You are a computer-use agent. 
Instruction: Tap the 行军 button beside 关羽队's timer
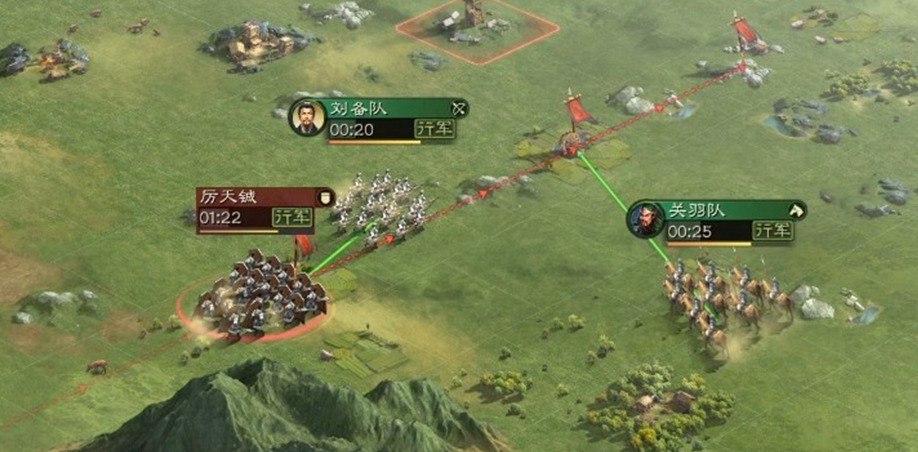(772, 231)
